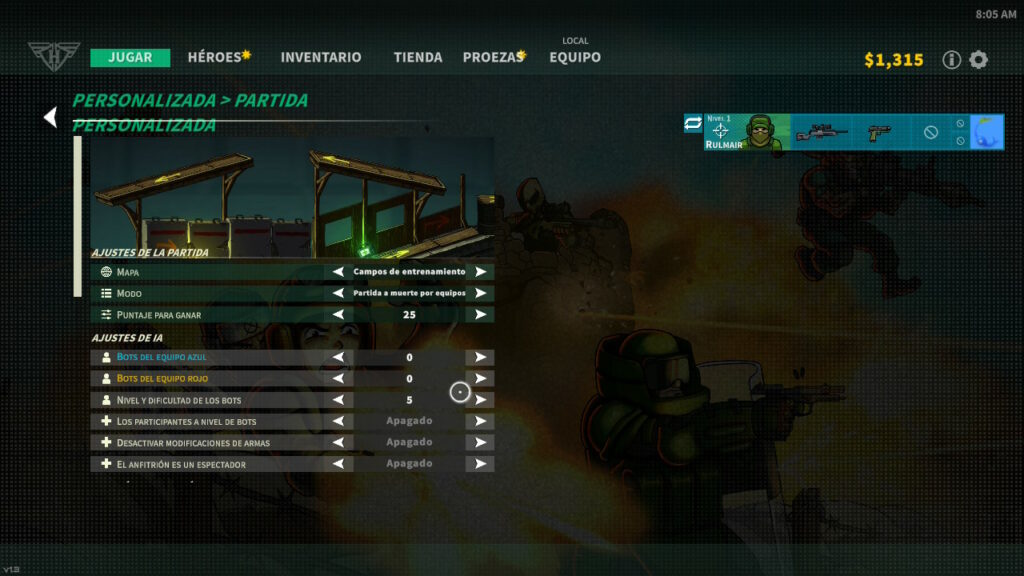
Task: Open the Inventario tab
Action: [321, 58]
